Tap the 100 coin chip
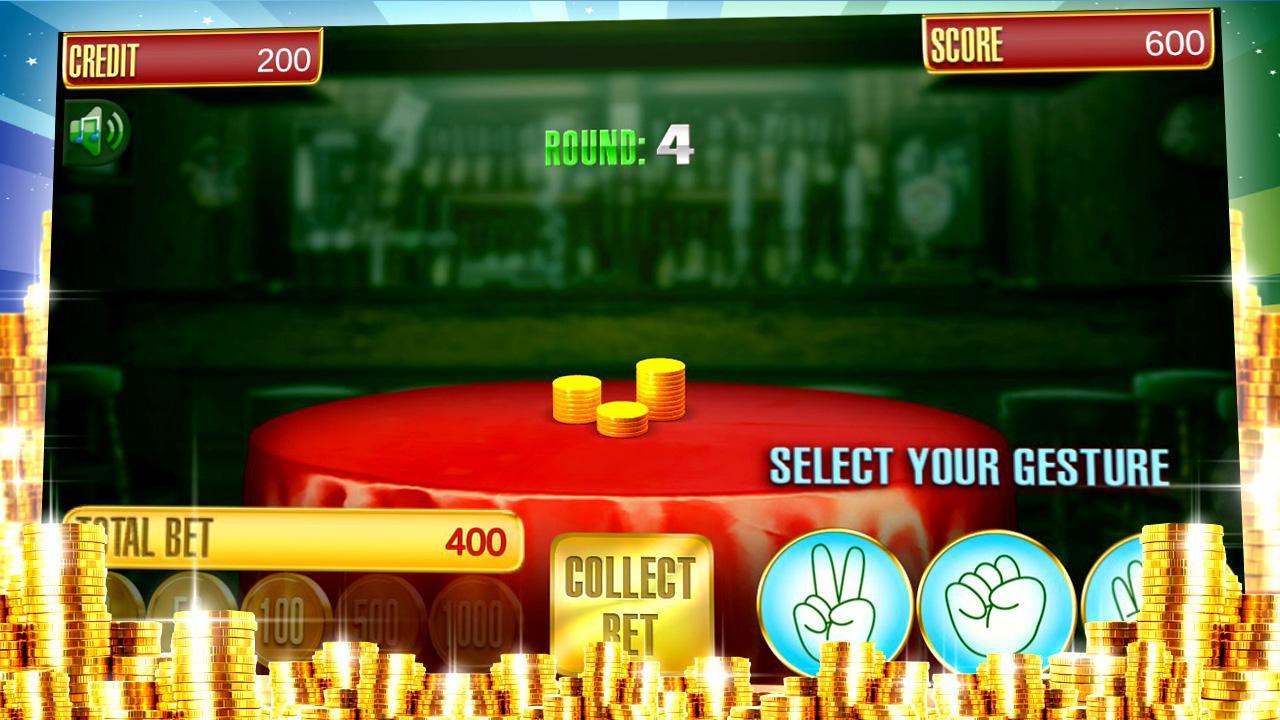Image resolution: width=1280 pixels, height=720 pixels. pyautogui.click(x=285, y=608)
